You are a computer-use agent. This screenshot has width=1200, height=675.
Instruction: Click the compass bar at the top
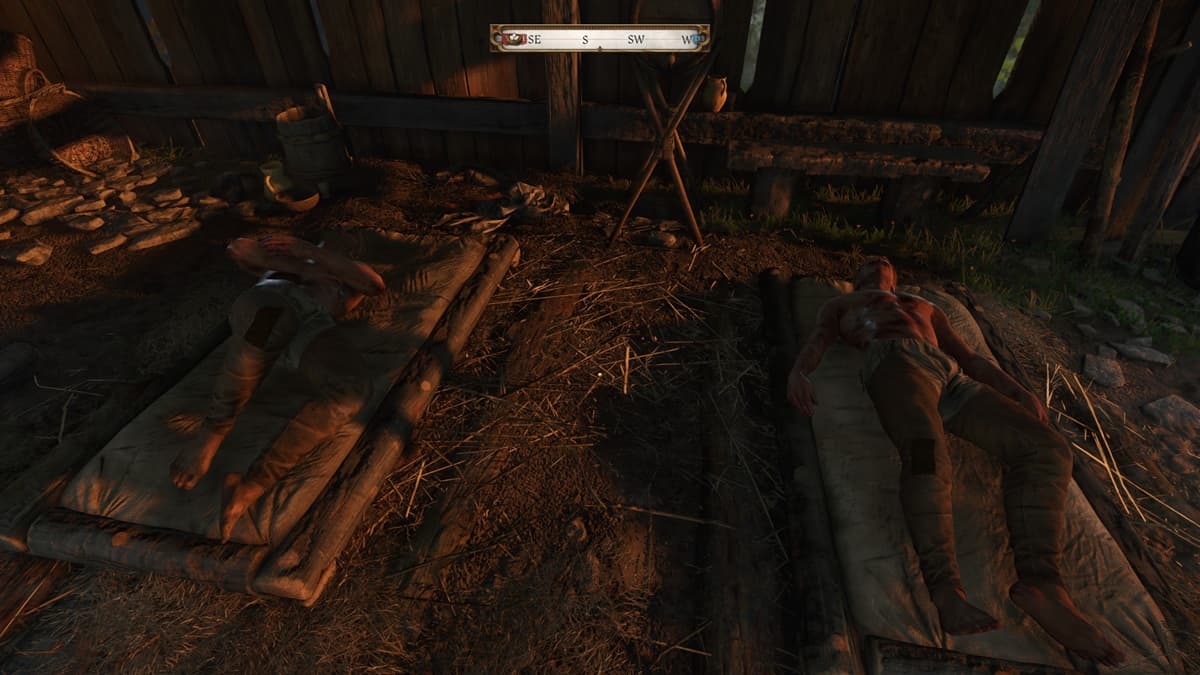pyautogui.click(x=600, y=39)
